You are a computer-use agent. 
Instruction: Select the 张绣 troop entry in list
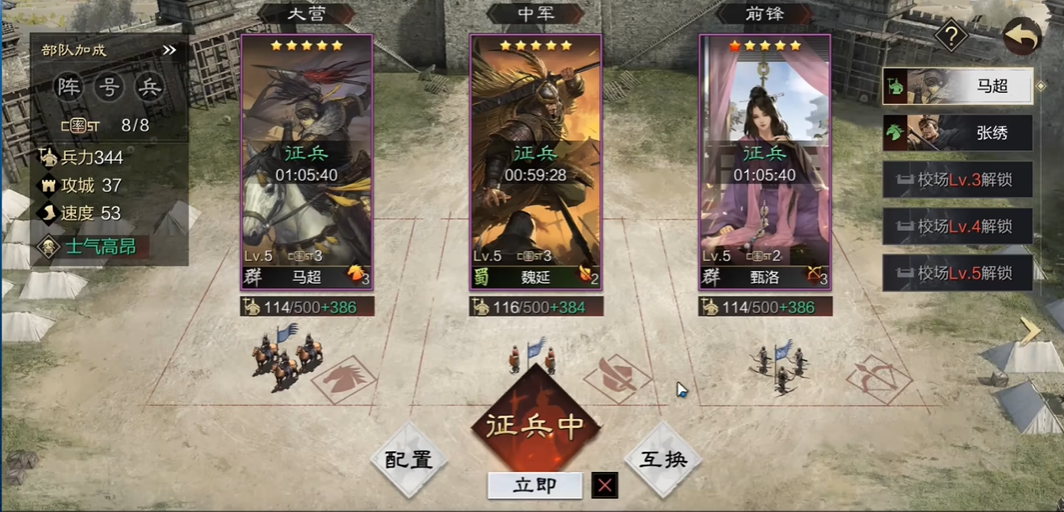coord(958,132)
